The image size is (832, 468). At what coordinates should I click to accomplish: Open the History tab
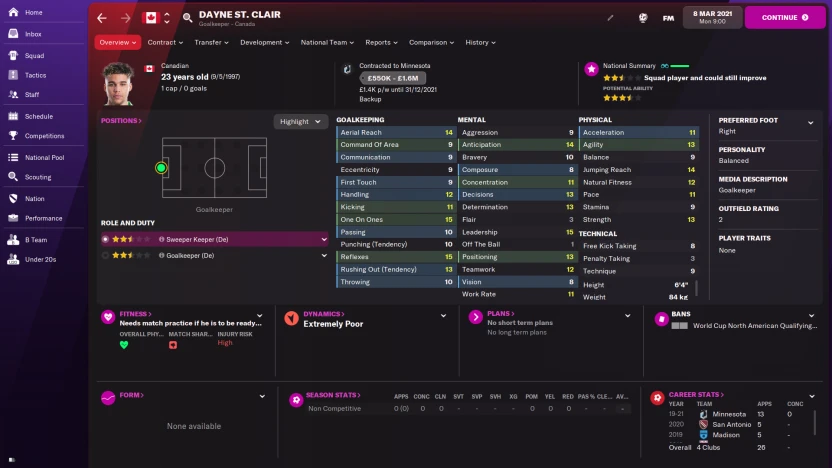[x=480, y=43]
